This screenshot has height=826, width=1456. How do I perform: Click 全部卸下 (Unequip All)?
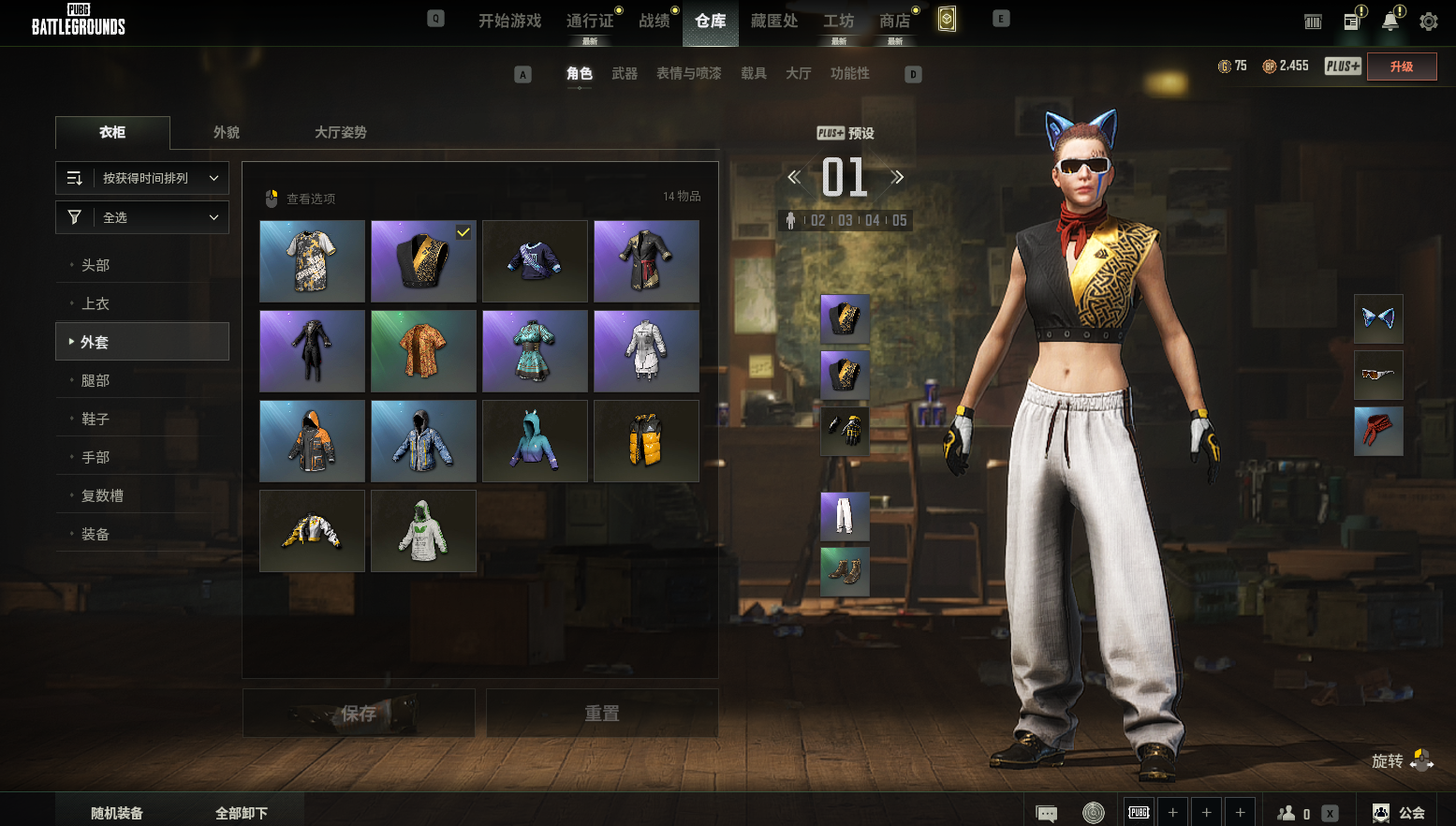tap(242, 813)
